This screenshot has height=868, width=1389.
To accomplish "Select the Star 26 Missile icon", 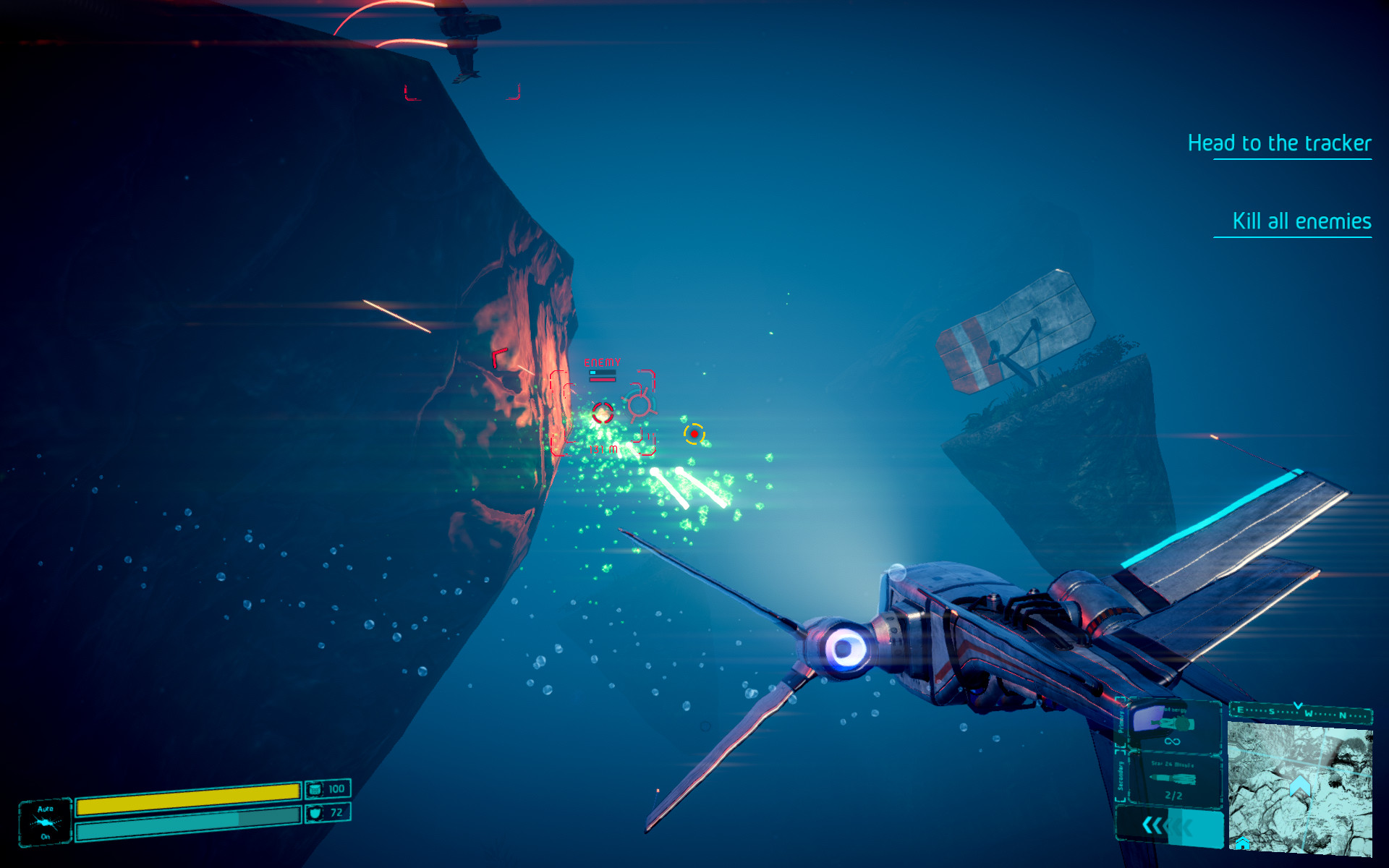I will pos(1173,779).
